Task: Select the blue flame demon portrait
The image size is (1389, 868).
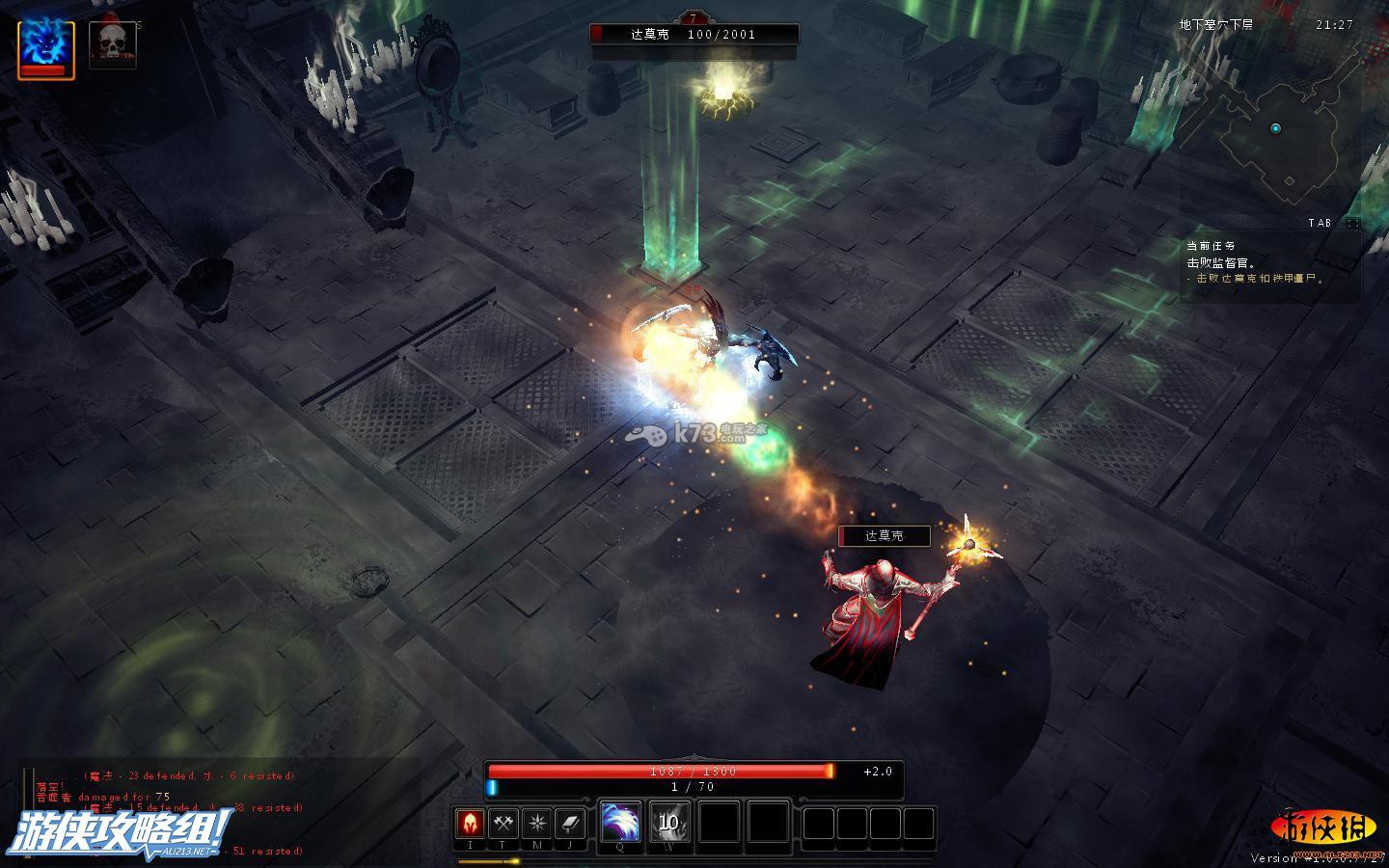Action: pos(45,46)
